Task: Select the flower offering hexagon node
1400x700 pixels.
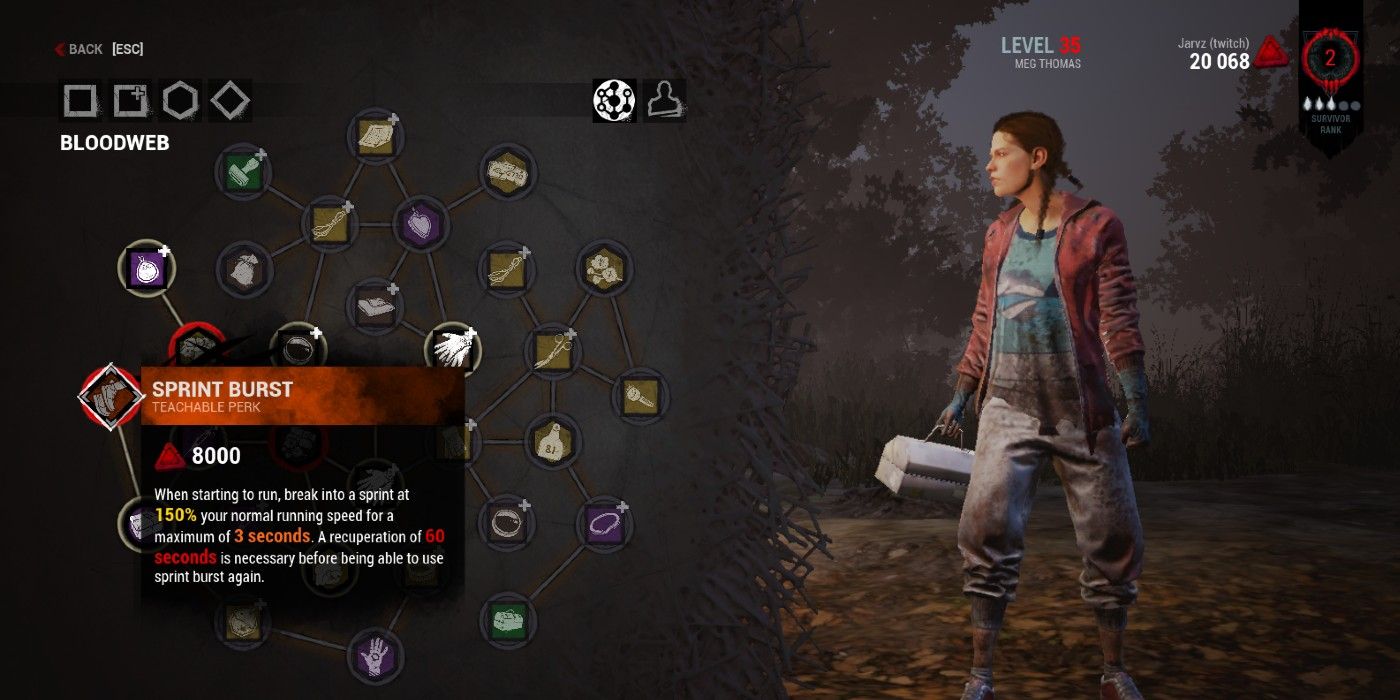Action: pyautogui.click(x=604, y=268)
